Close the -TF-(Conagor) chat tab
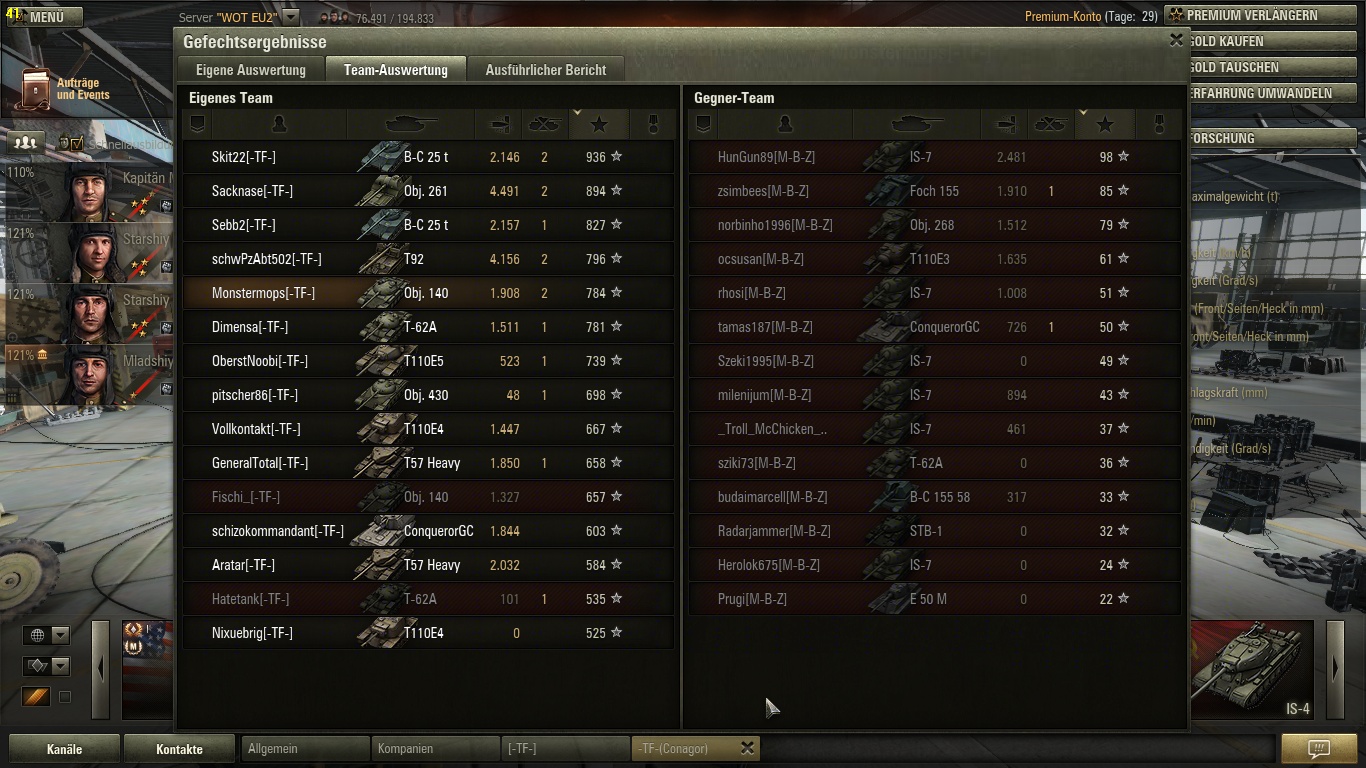Screen dimensions: 1366x768 [747, 748]
